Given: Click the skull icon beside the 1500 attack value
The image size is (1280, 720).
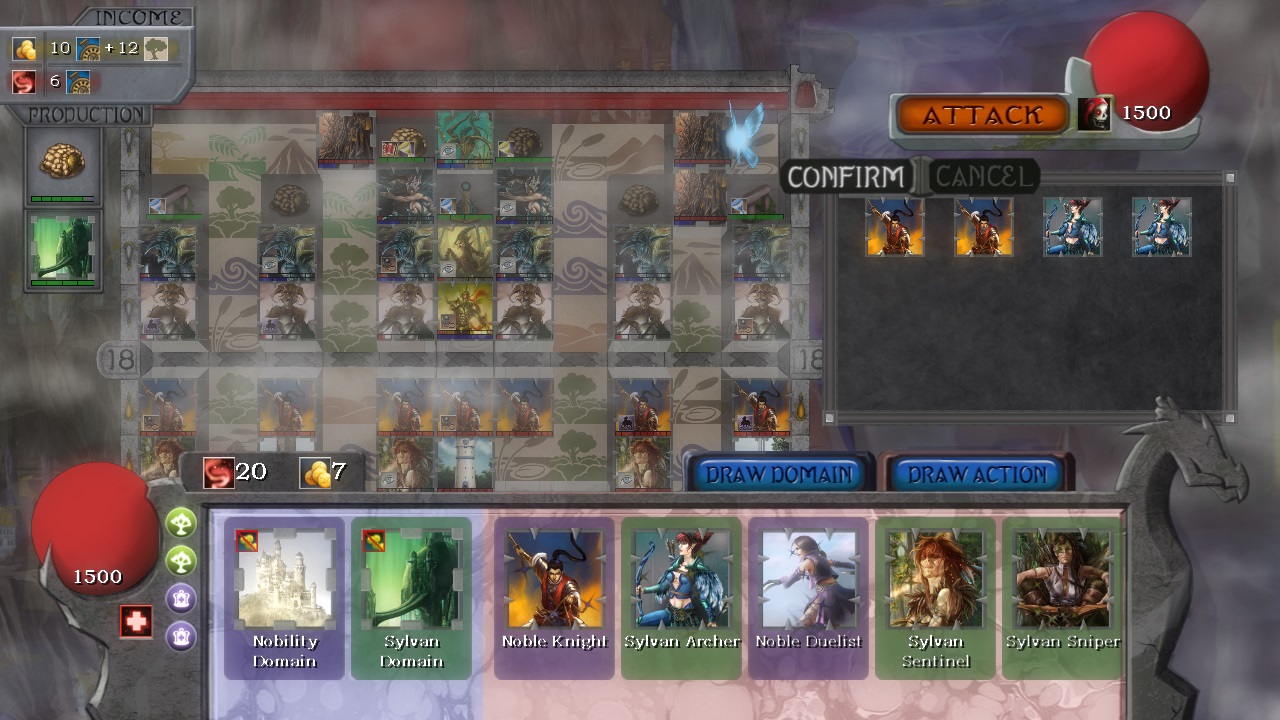Looking at the screenshot, I should 1094,112.
